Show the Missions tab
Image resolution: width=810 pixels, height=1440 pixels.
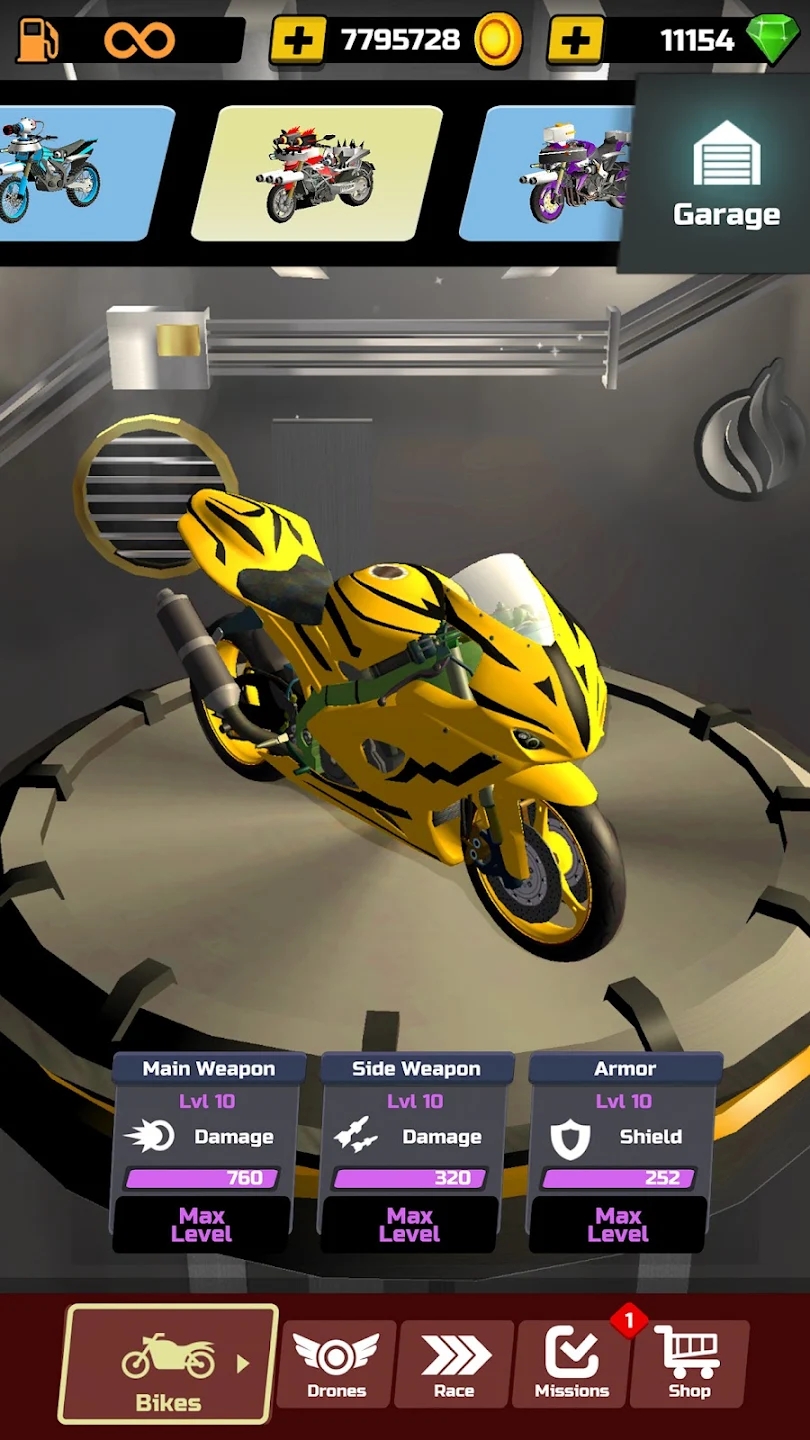pyautogui.click(x=572, y=1364)
